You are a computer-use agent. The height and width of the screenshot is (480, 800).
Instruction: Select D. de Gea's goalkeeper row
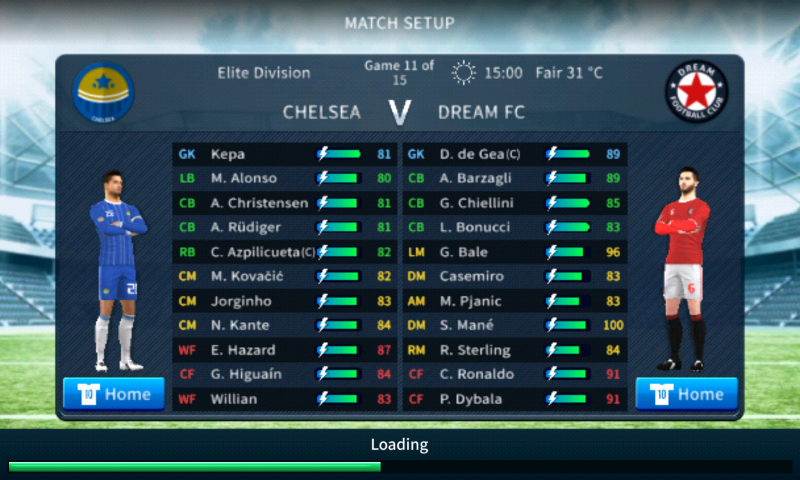[x=515, y=155]
